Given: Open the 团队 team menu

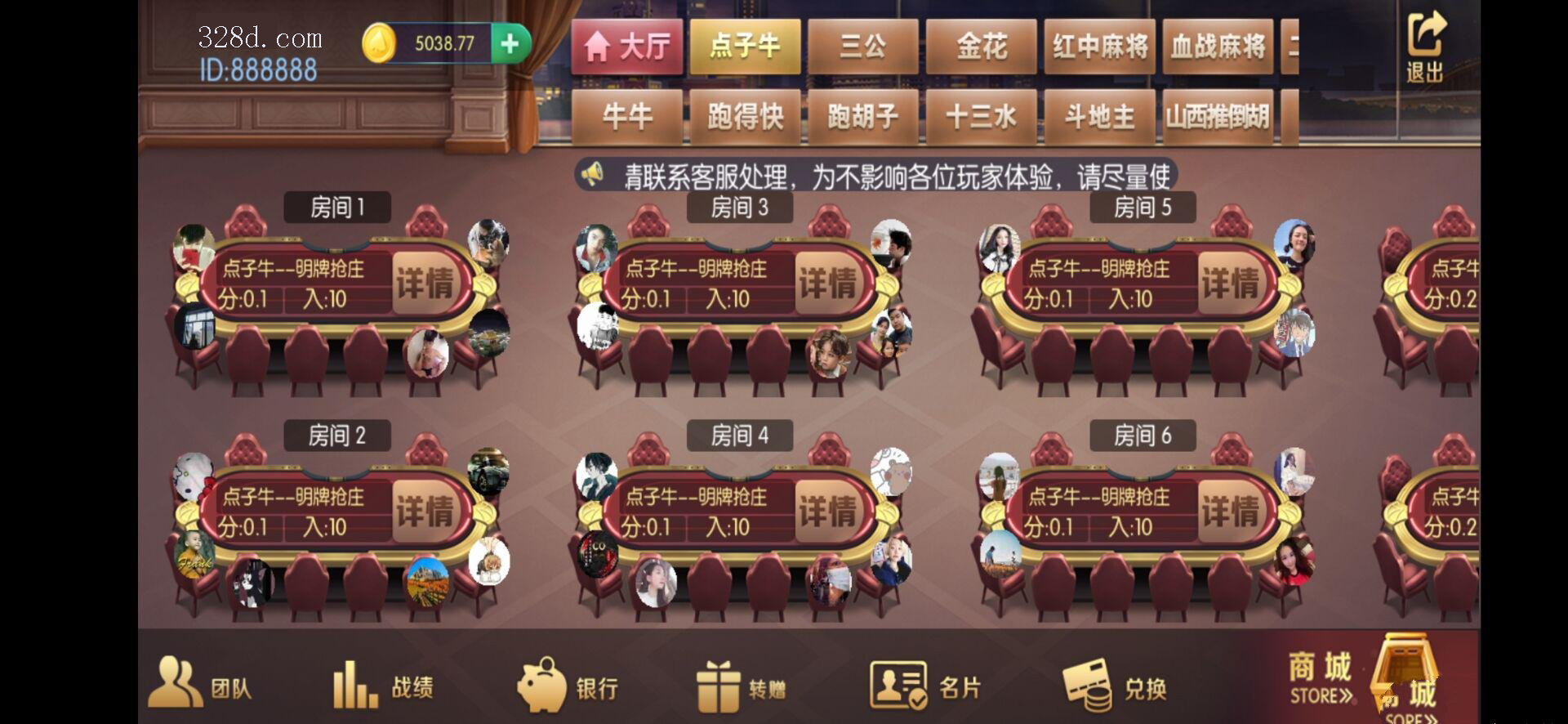Looking at the screenshot, I should [201, 685].
